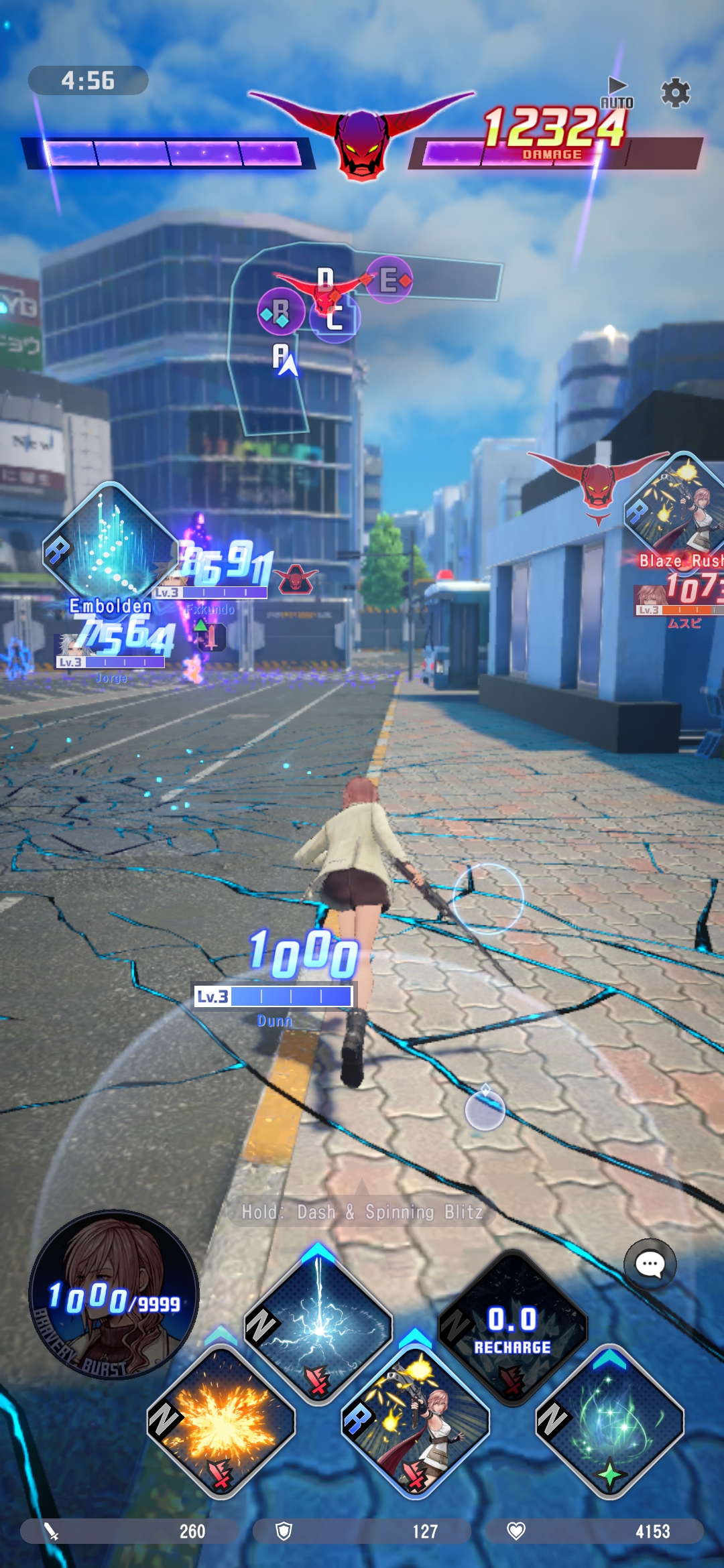Select area marker B on minimap
Image resolution: width=724 pixels, height=1568 pixels.
[281, 312]
